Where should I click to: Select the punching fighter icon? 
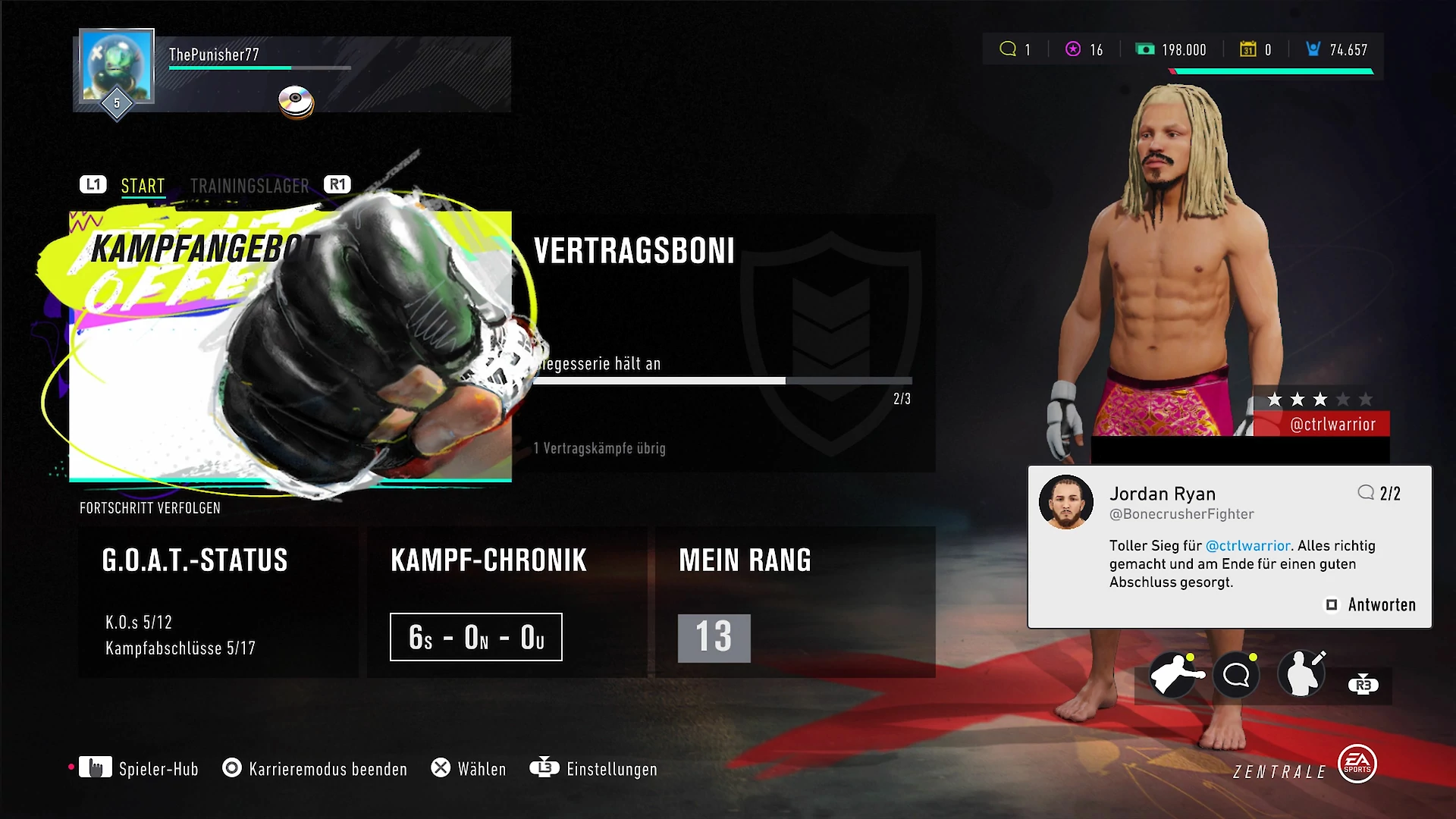pyautogui.click(x=1174, y=674)
